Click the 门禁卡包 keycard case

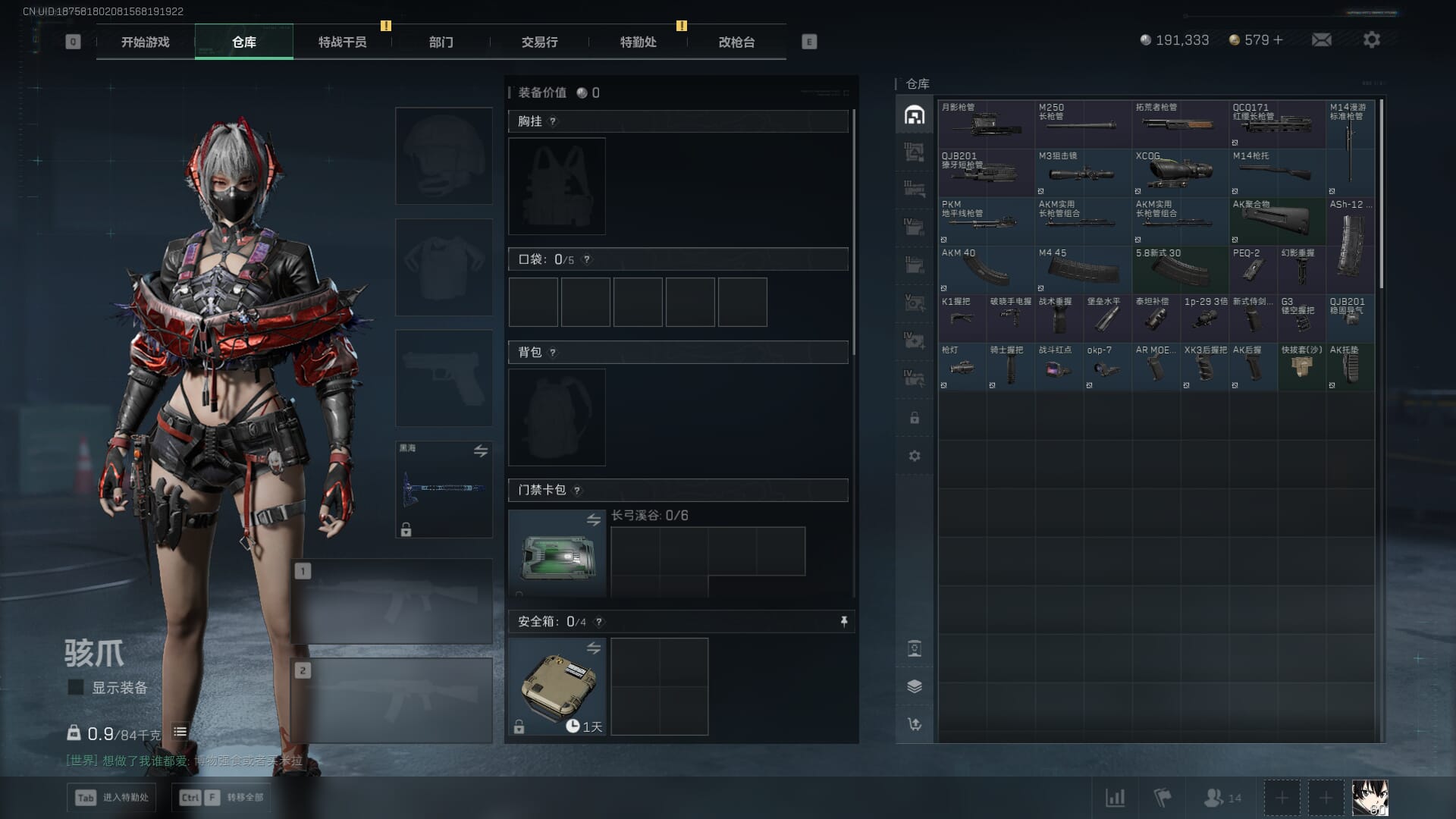click(x=557, y=554)
